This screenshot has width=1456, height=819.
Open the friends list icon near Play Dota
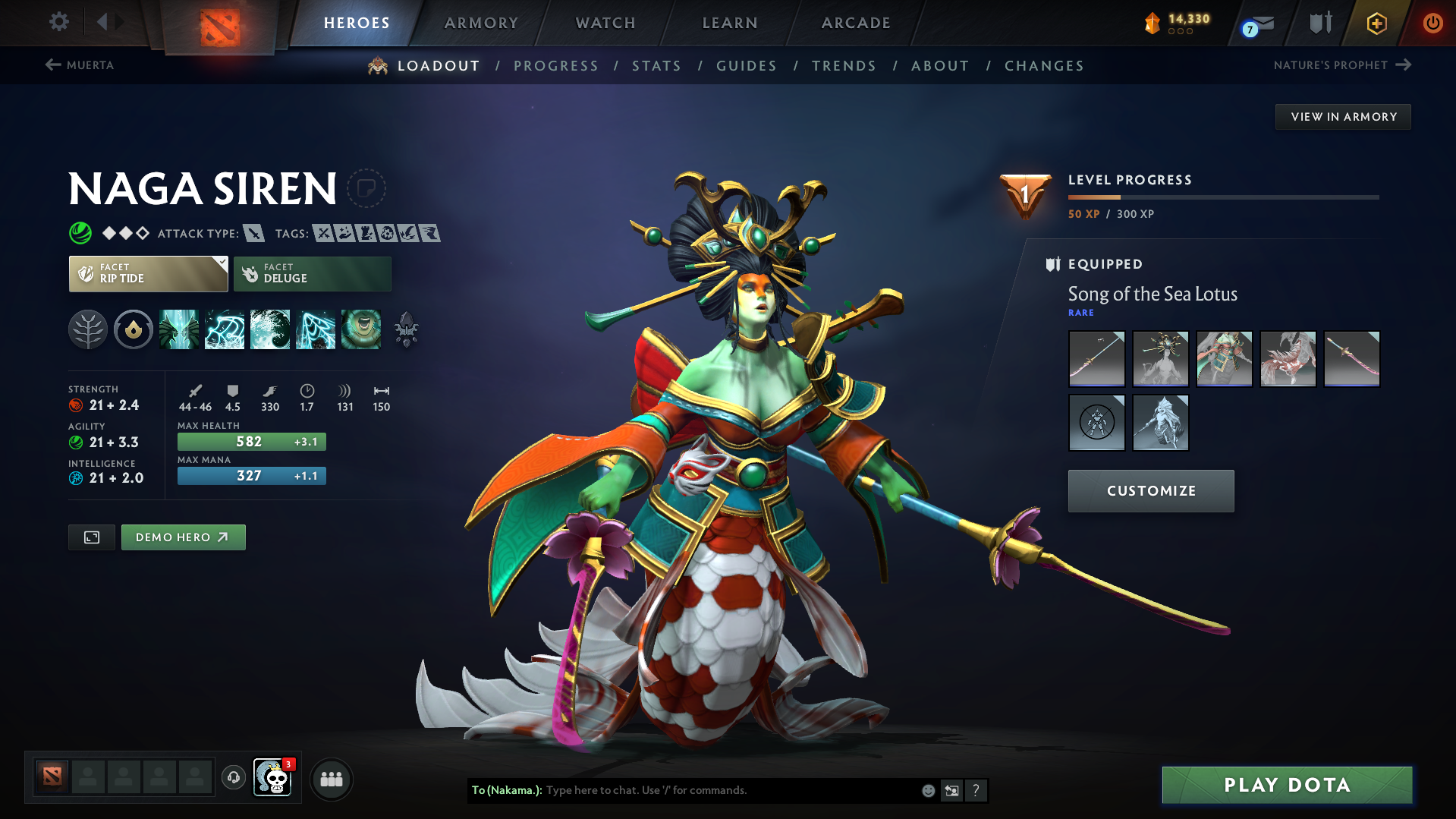(332, 779)
